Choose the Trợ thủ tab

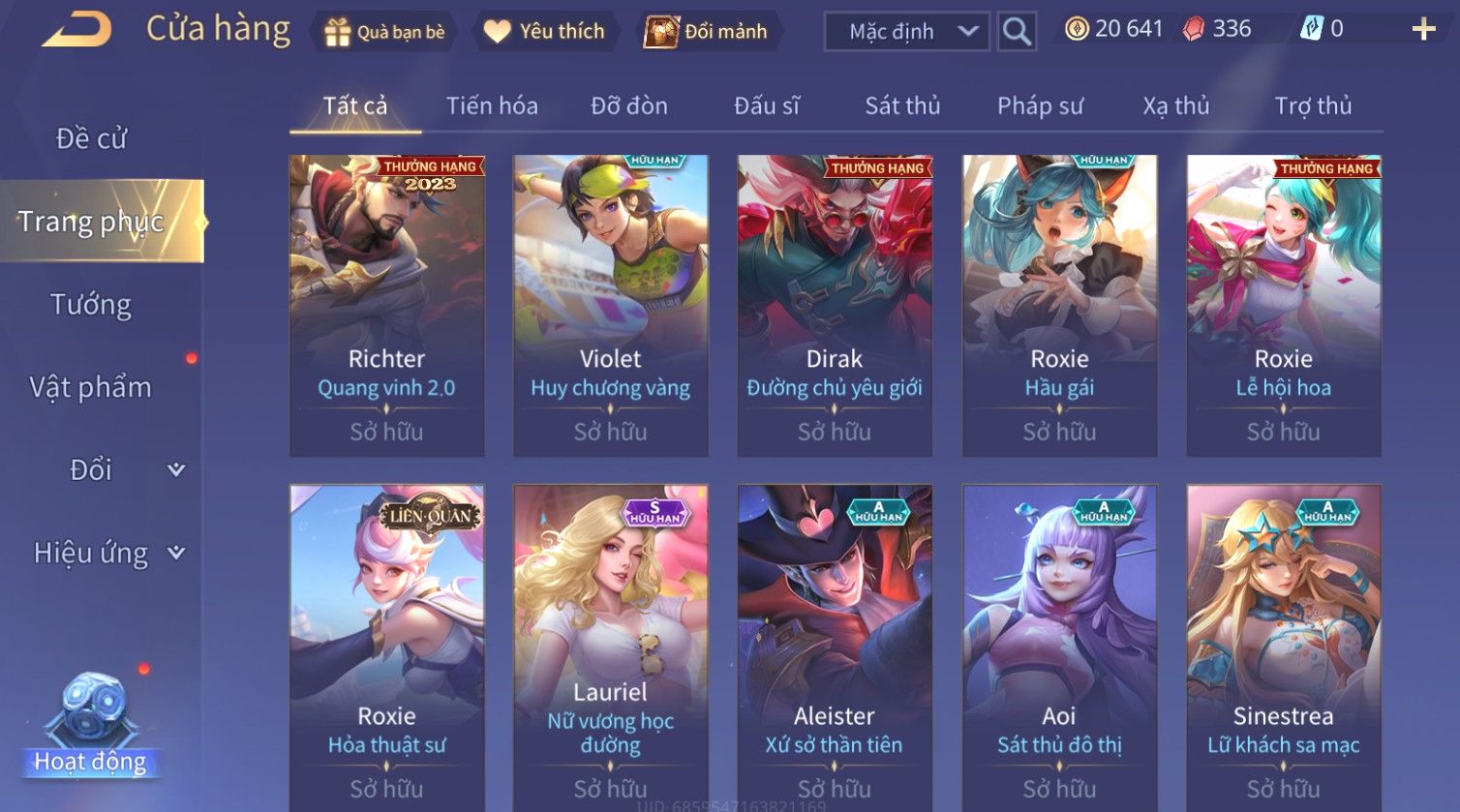pyautogui.click(x=1313, y=105)
